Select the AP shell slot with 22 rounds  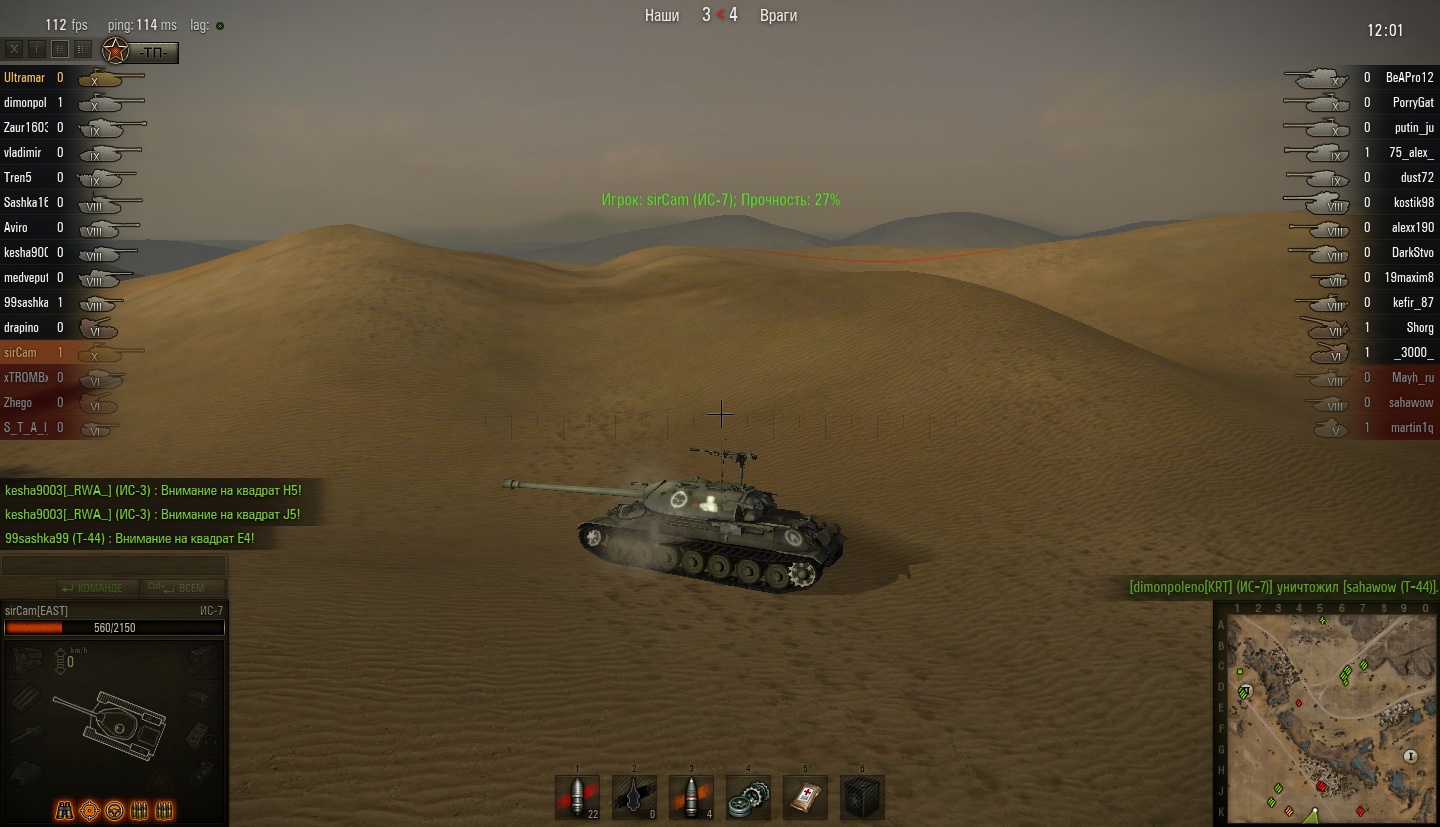tap(577, 798)
